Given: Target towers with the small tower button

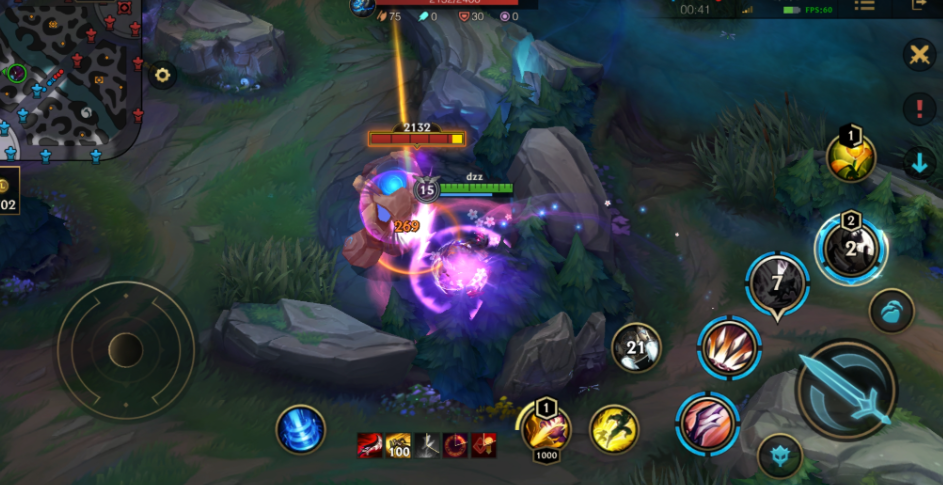Looking at the screenshot, I should point(780,456).
